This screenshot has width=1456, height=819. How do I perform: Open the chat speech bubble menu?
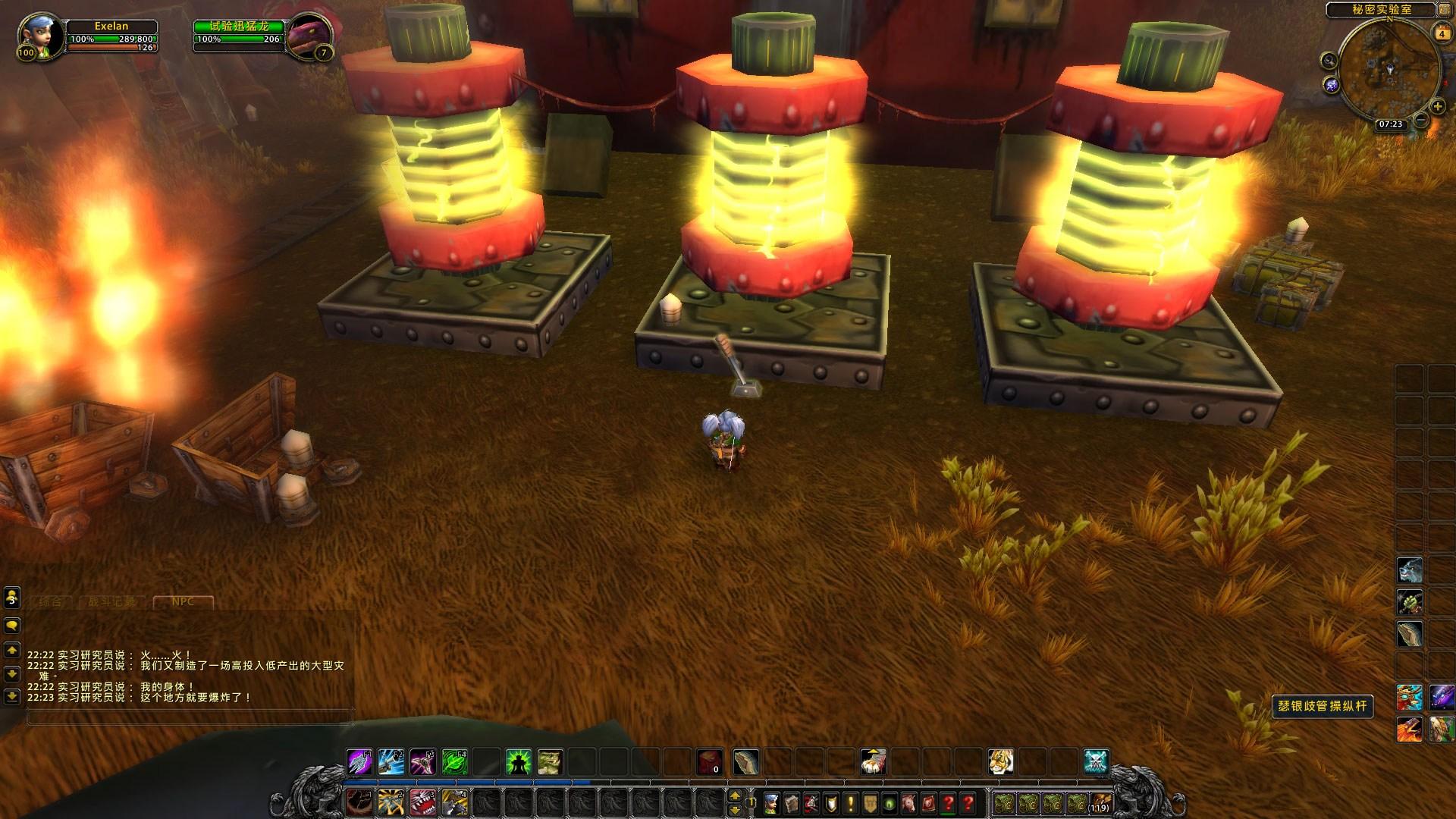[x=12, y=626]
